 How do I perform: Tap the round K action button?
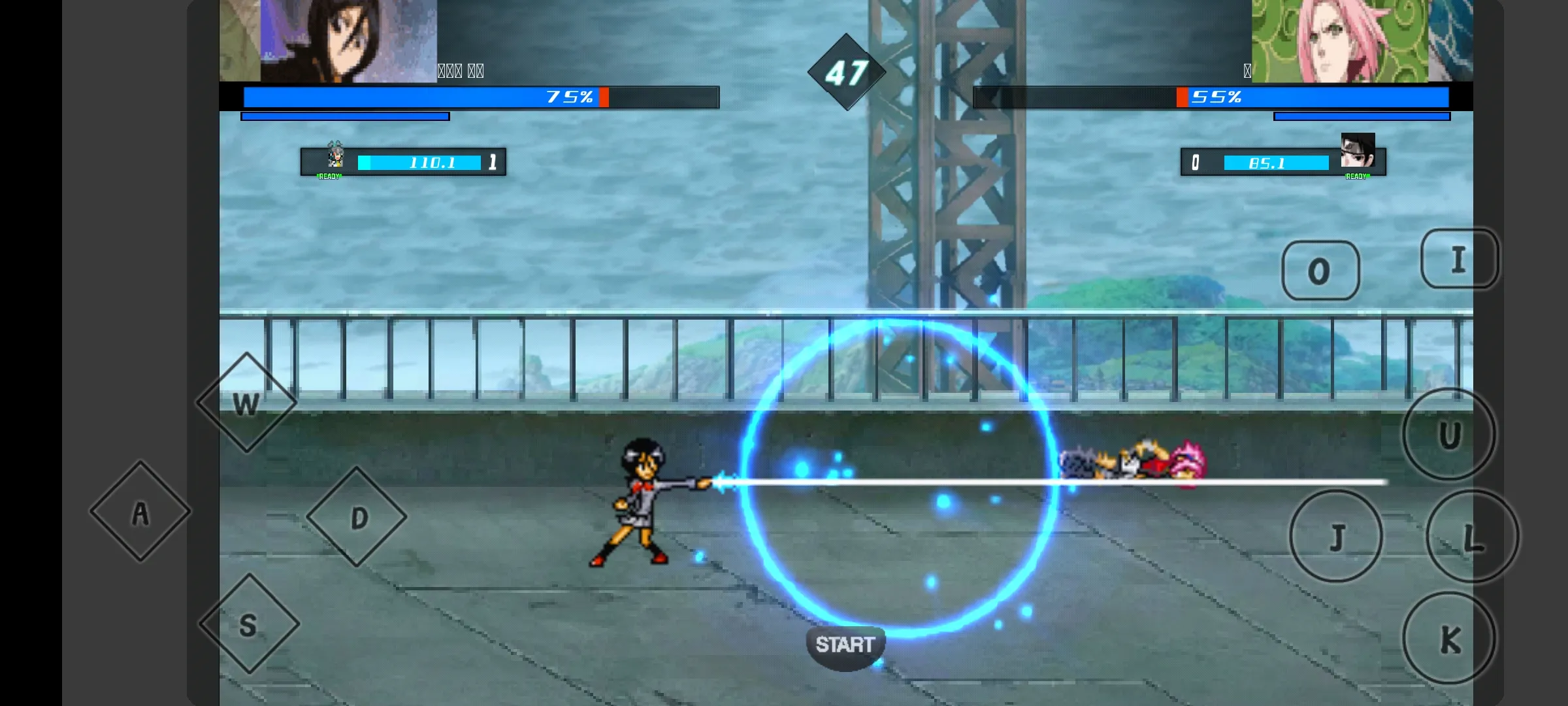(x=1449, y=639)
